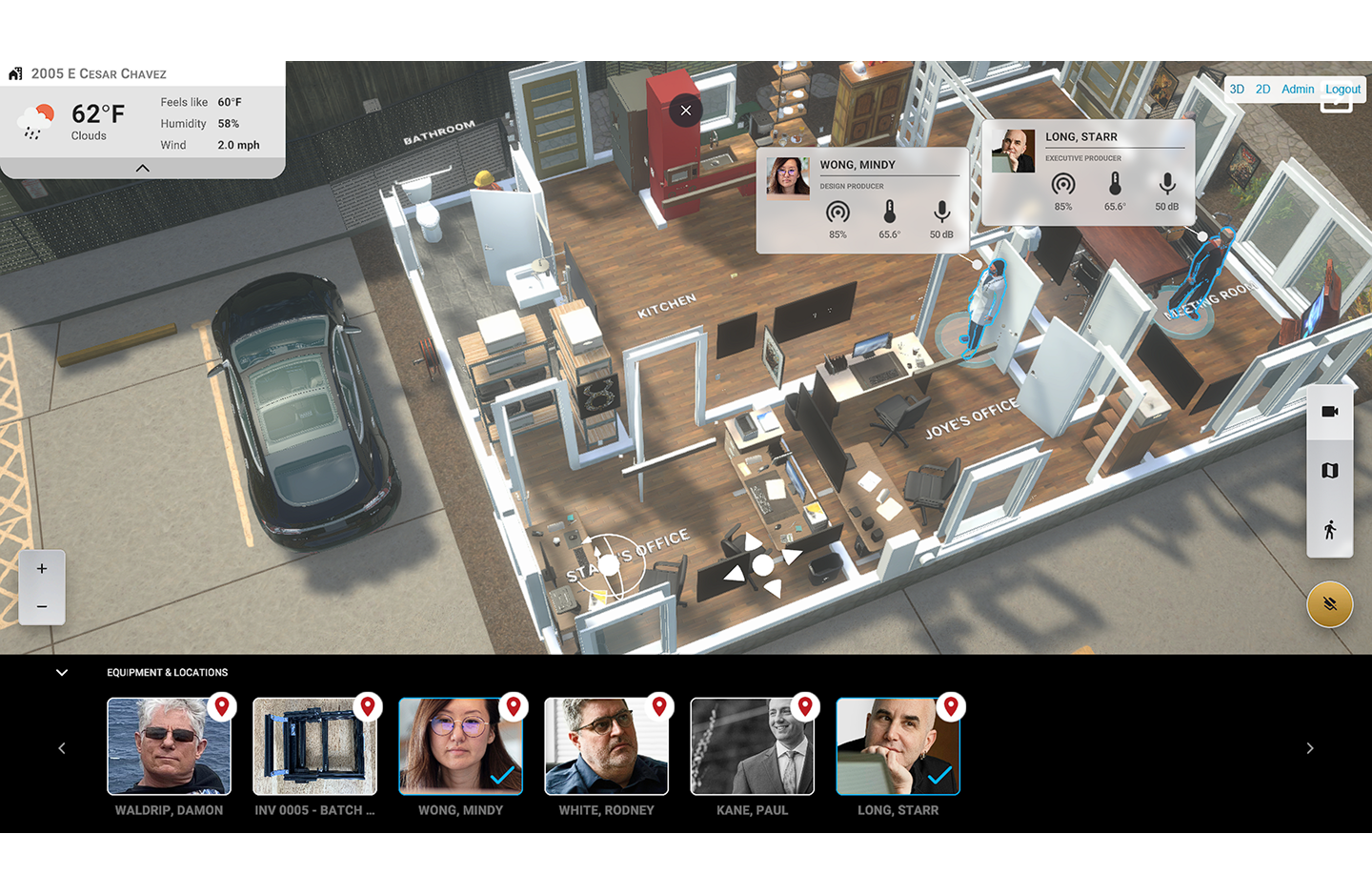Select Kane, Paul's thumbnail
The width and height of the screenshot is (1372, 895).
point(752,745)
